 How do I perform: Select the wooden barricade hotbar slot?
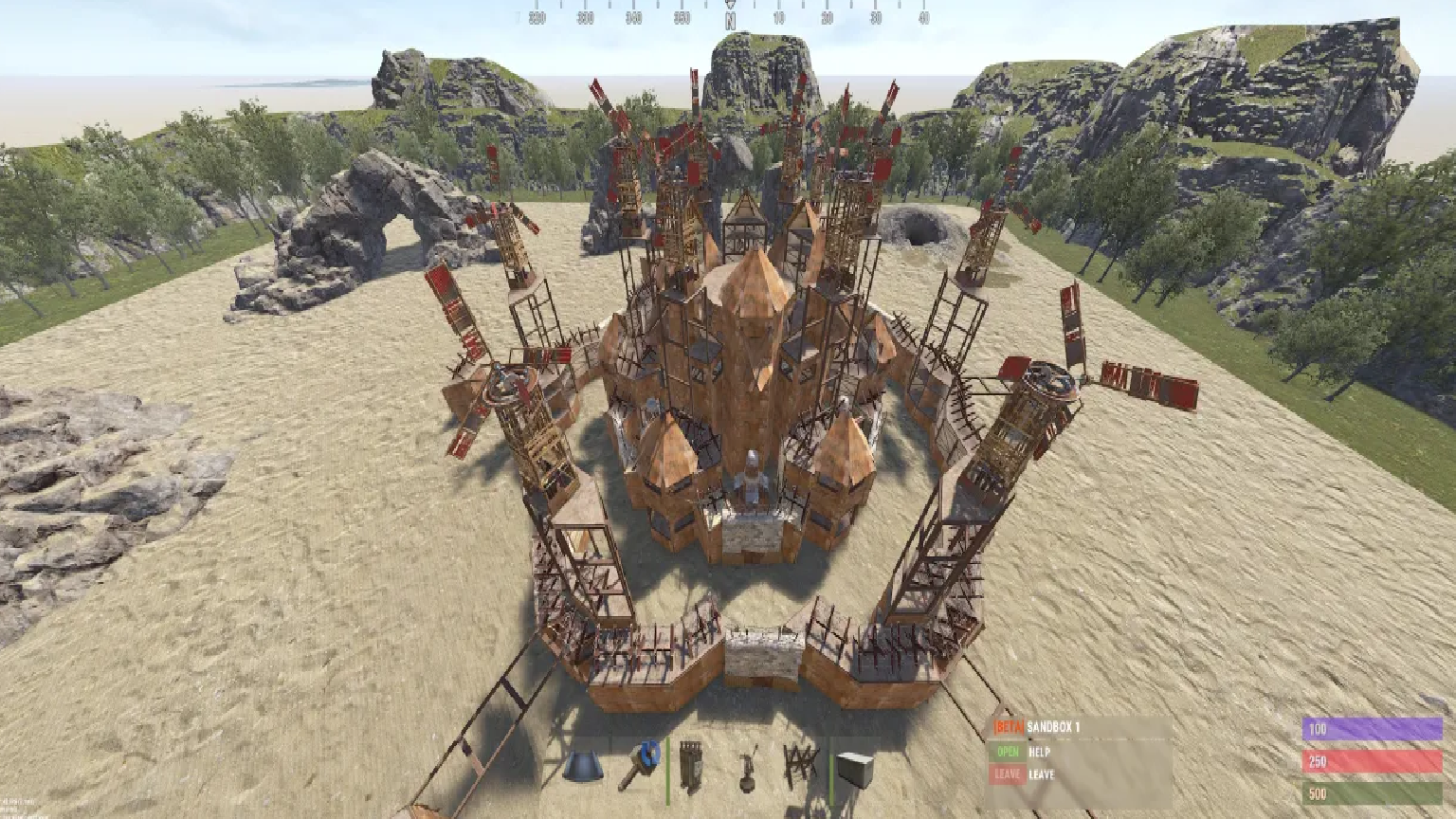point(800,764)
